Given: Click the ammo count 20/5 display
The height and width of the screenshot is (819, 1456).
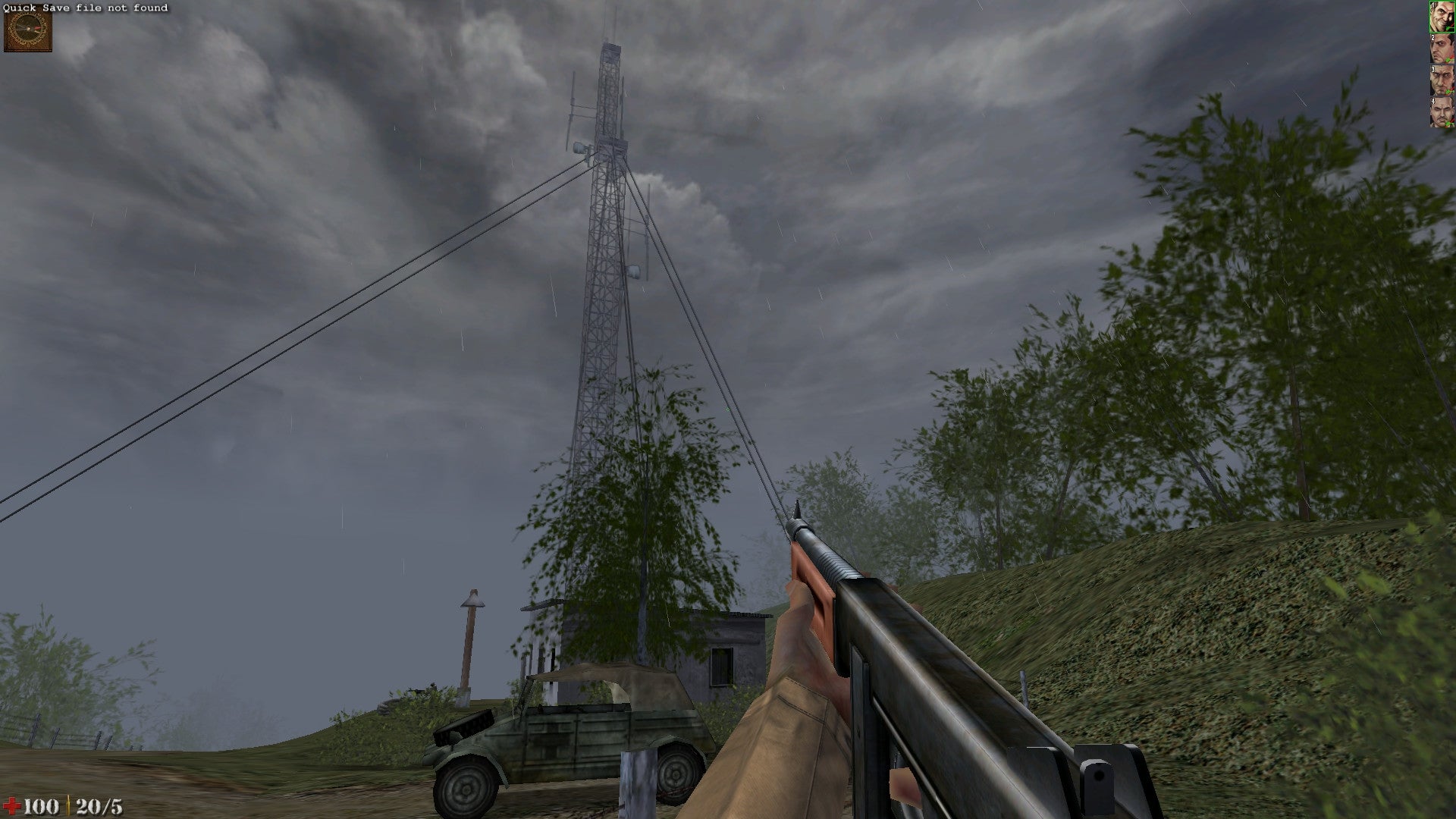Looking at the screenshot, I should click(x=100, y=805).
